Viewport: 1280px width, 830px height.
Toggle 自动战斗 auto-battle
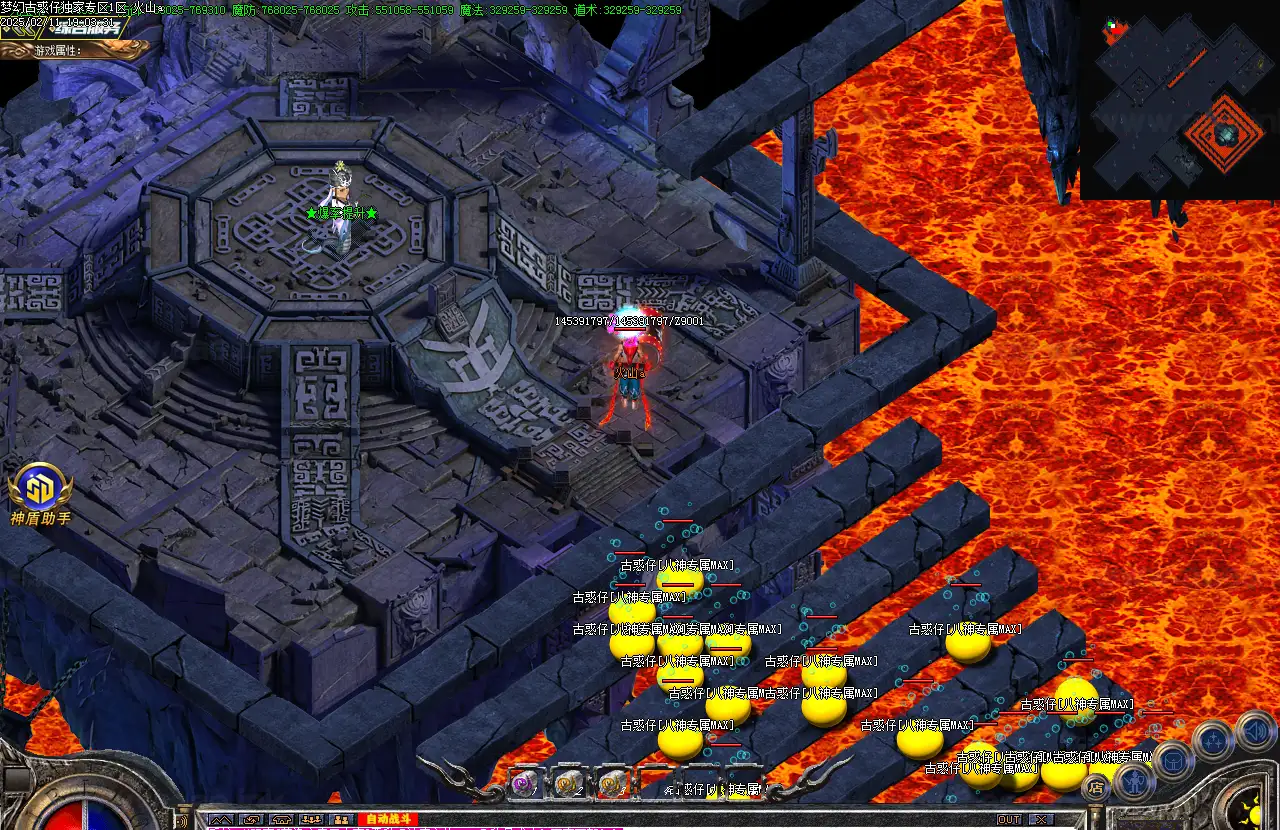pos(386,820)
